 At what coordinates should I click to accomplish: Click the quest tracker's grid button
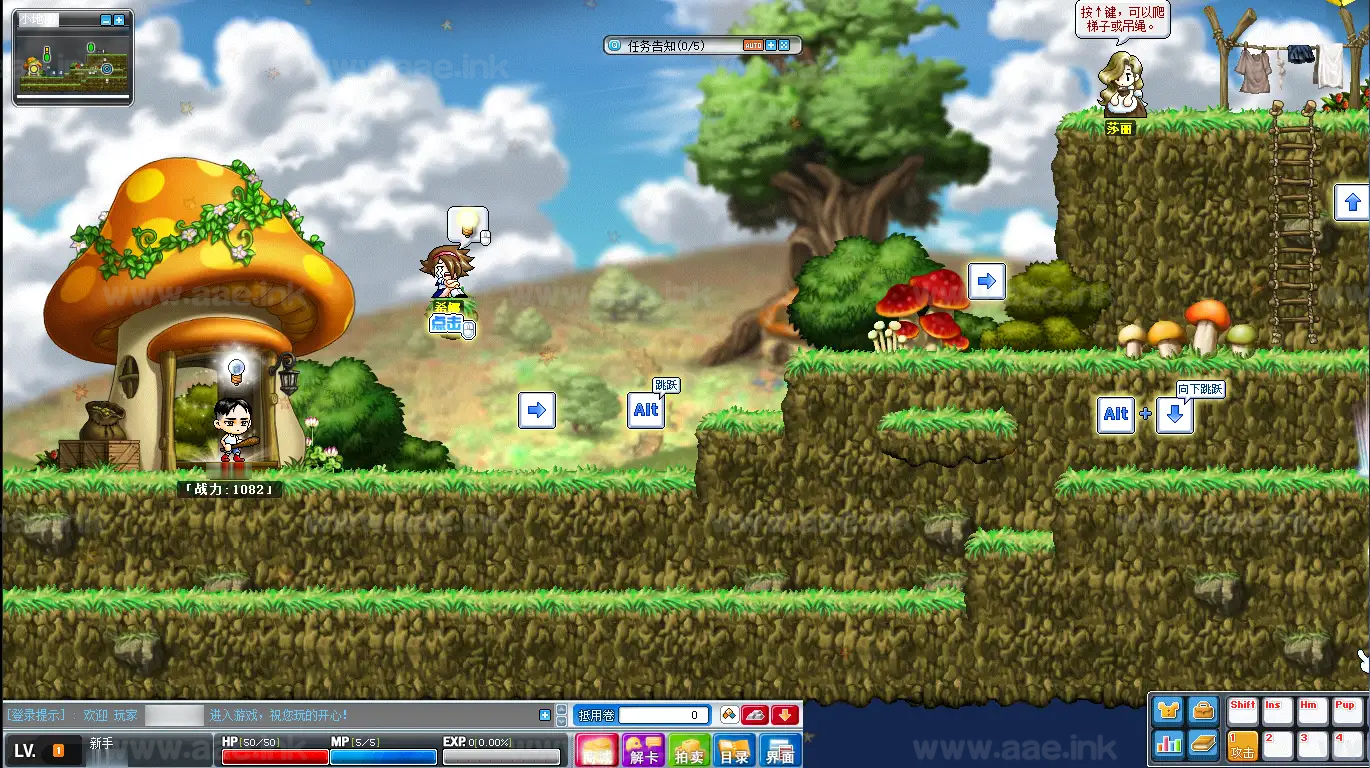pyautogui.click(x=784, y=46)
